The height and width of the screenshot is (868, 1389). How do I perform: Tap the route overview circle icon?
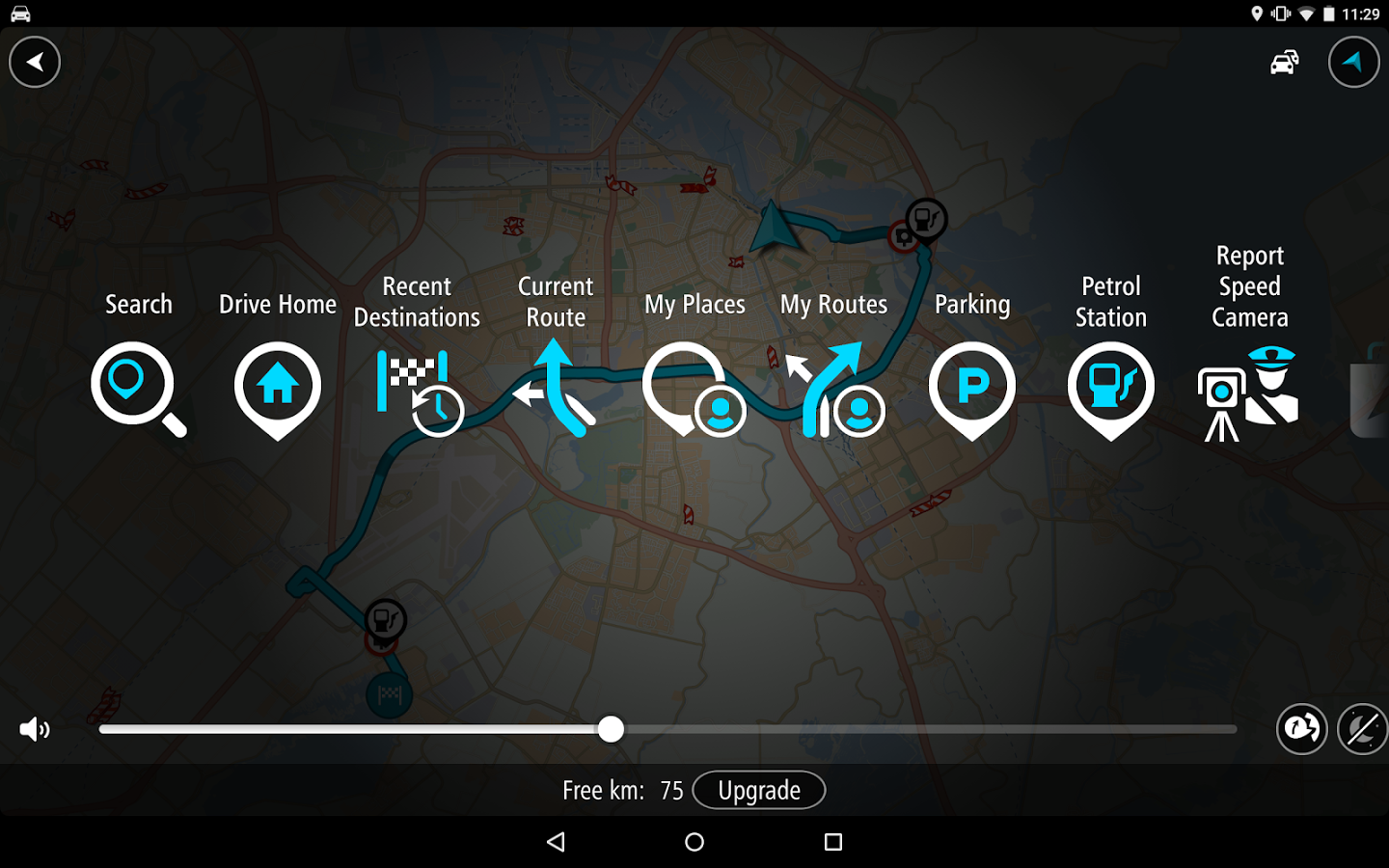coord(1302,729)
